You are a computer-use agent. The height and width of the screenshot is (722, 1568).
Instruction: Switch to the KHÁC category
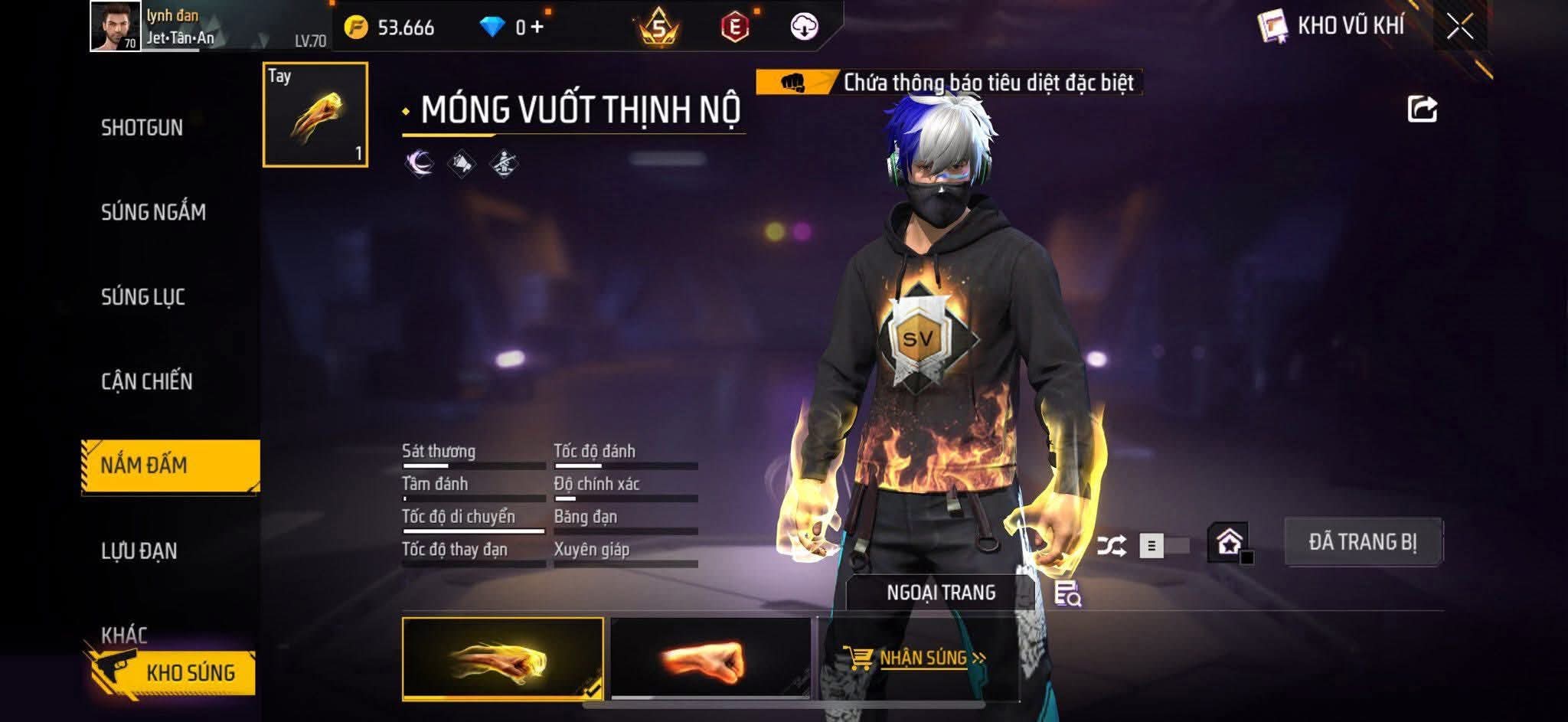point(124,634)
